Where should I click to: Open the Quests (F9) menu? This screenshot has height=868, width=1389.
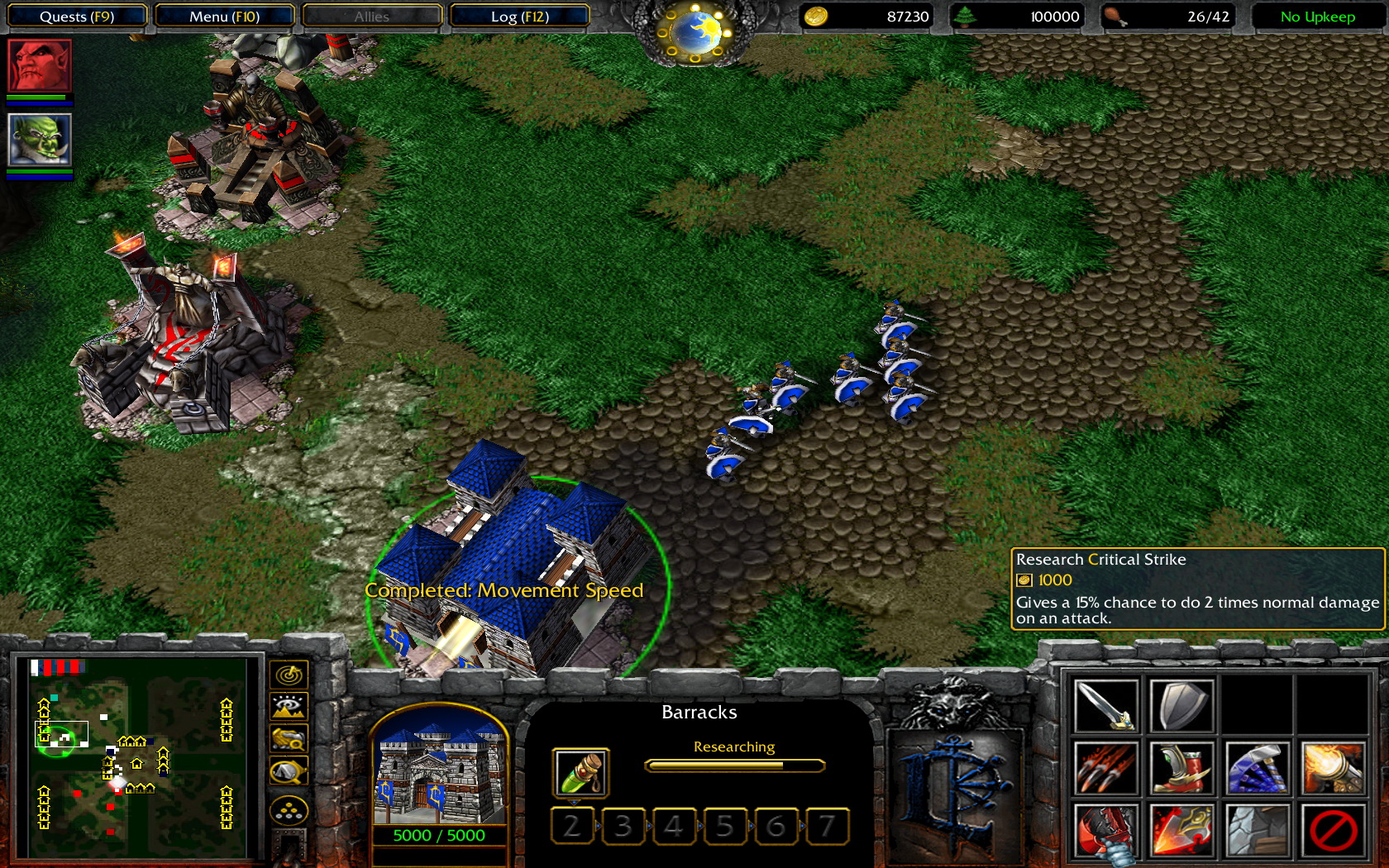tap(77, 15)
